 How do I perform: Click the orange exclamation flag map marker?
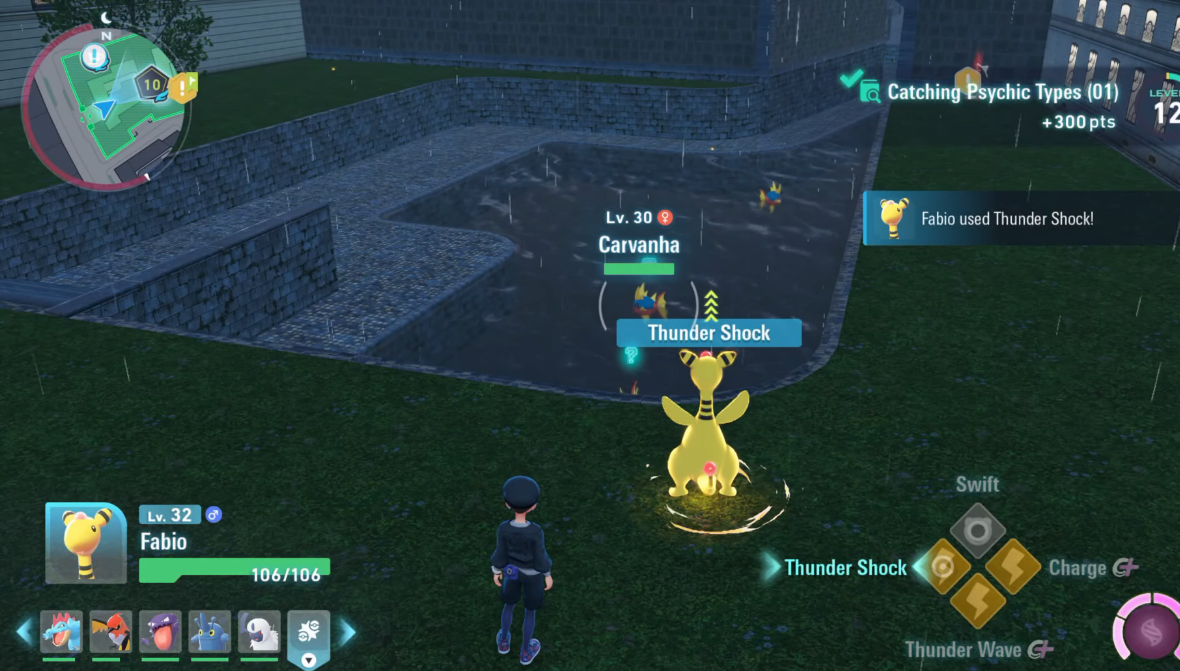coord(184,88)
